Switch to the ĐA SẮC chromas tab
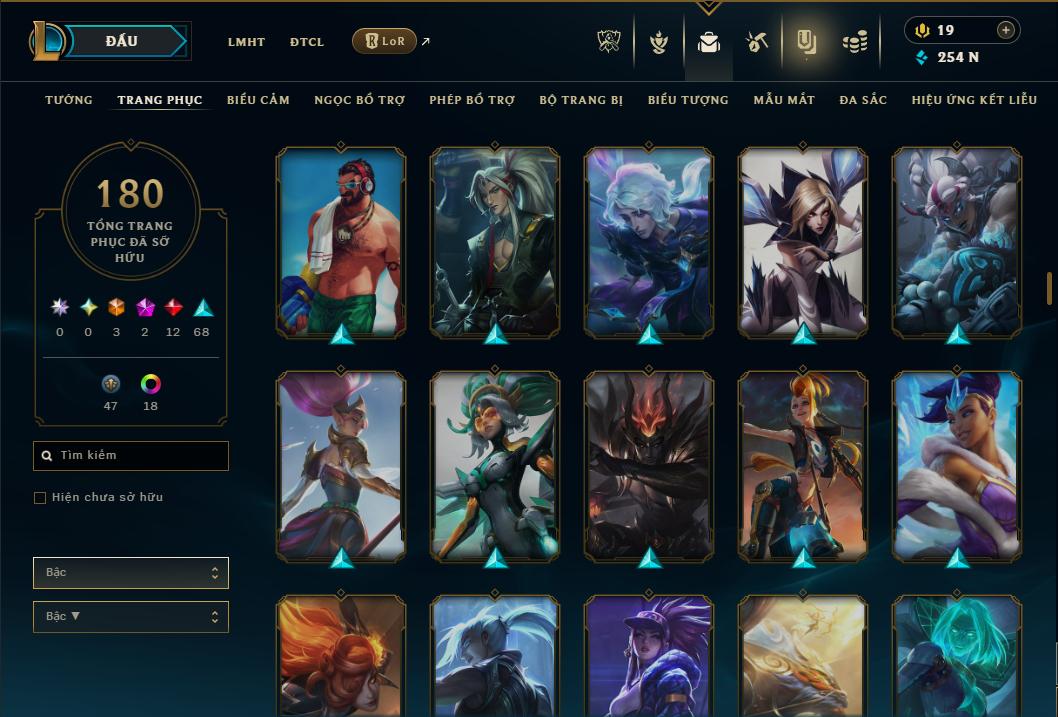 click(863, 100)
